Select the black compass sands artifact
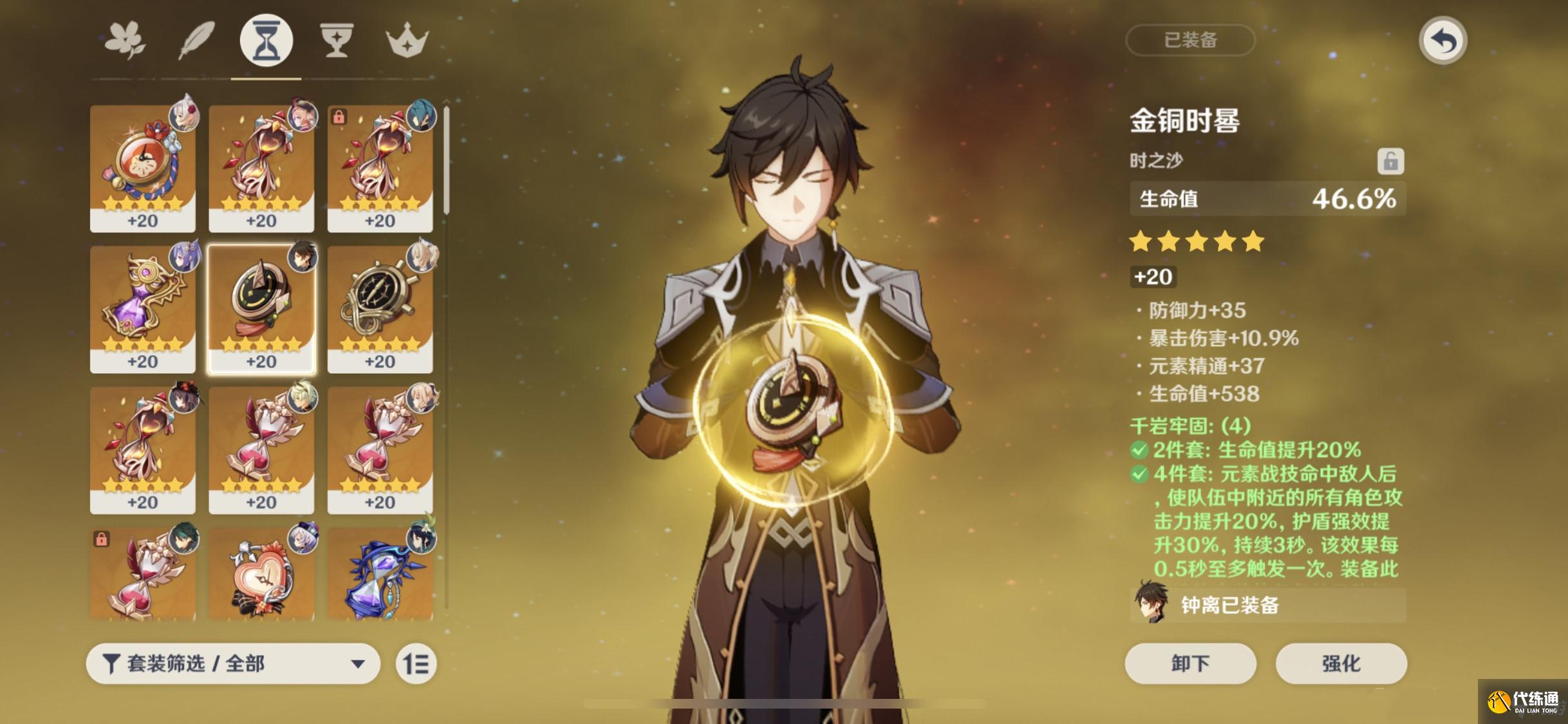Viewport: 1568px width, 724px height. (380, 308)
